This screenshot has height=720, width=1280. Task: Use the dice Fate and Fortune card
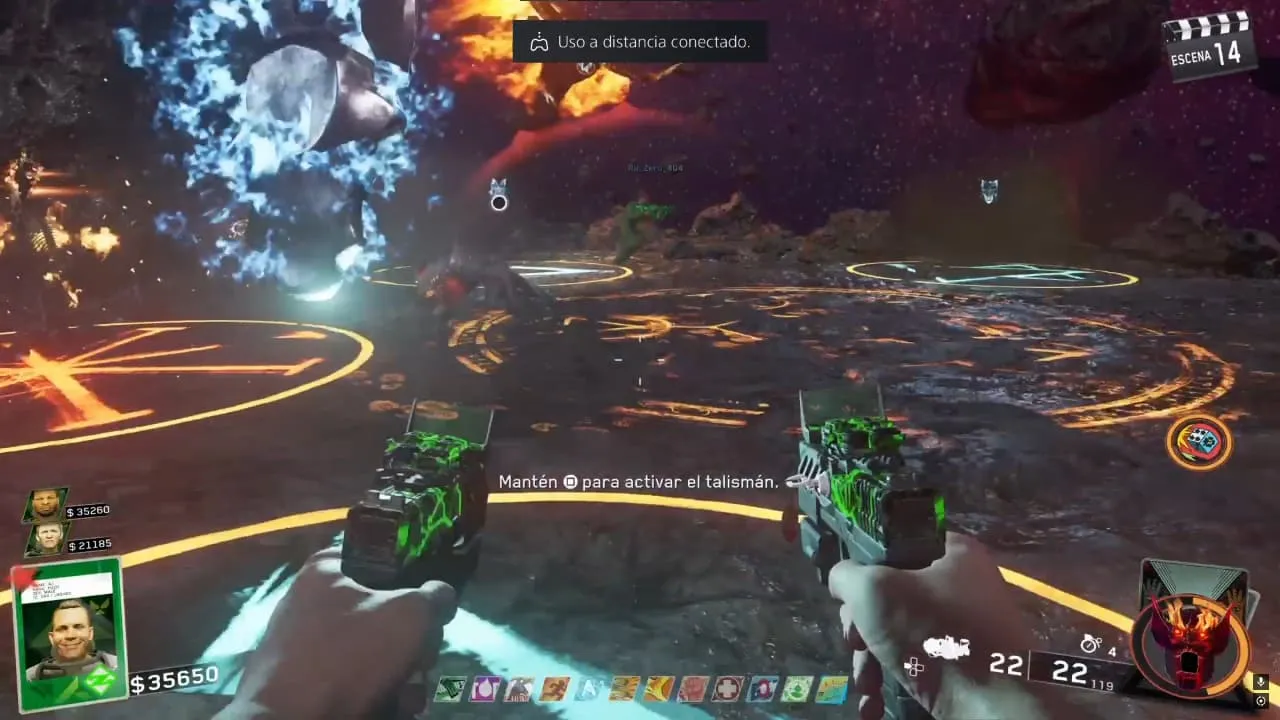[1198, 442]
